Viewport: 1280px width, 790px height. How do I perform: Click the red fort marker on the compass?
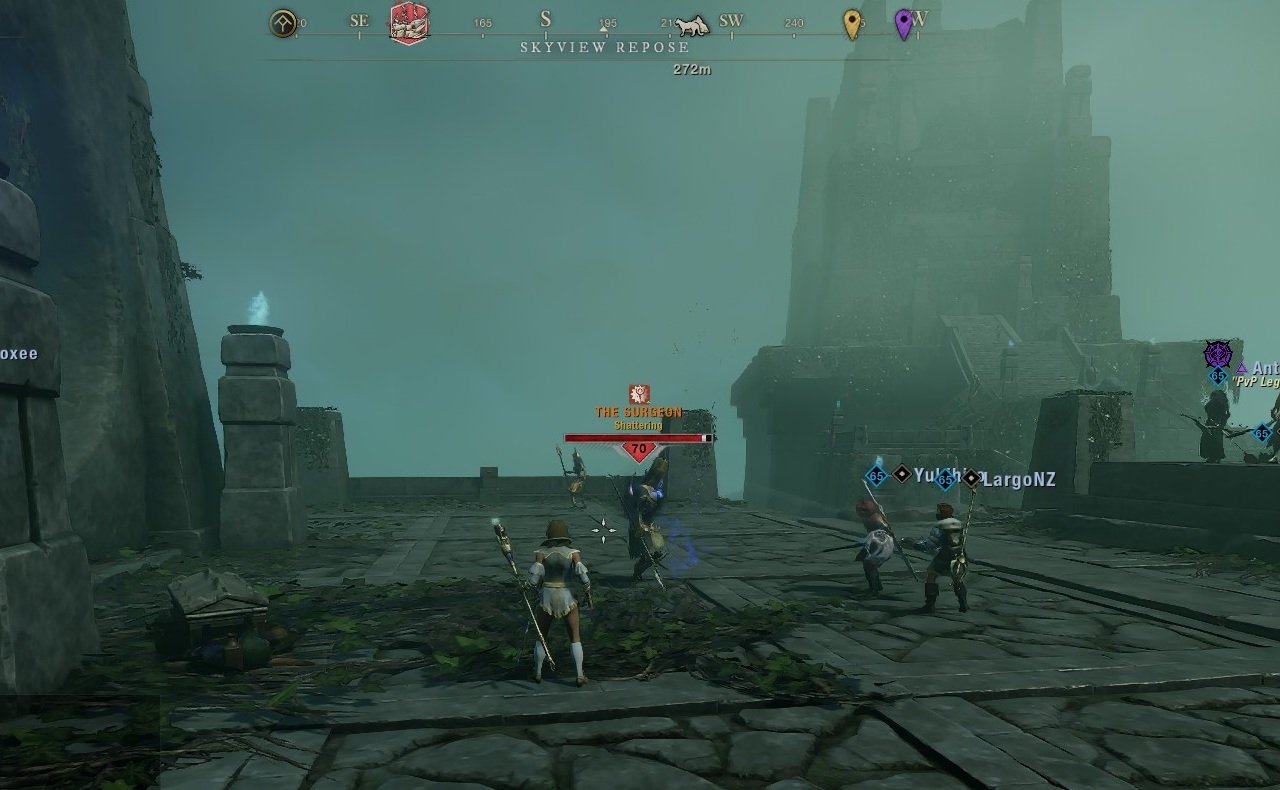[409, 22]
